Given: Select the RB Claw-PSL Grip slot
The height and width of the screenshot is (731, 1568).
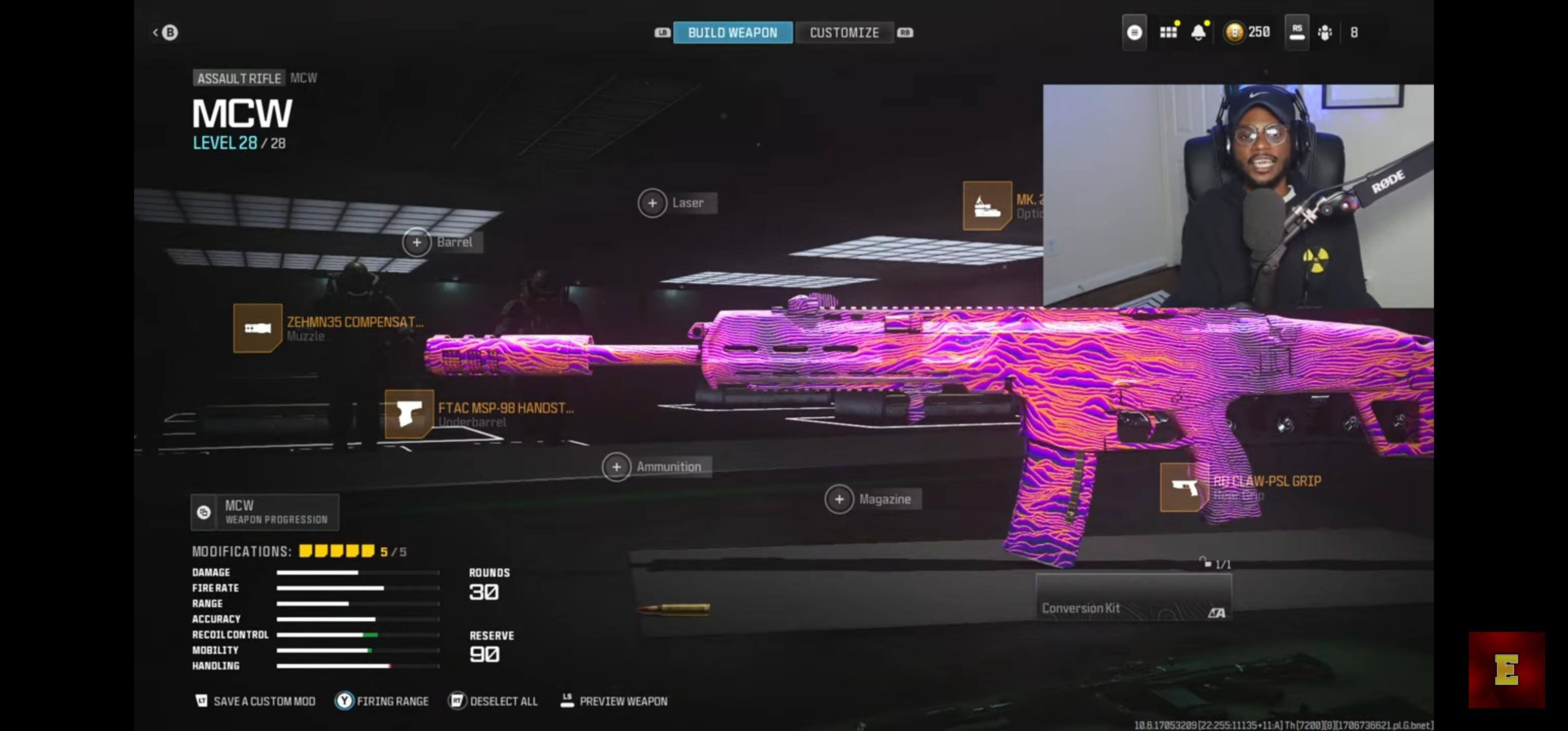Looking at the screenshot, I should point(1184,487).
